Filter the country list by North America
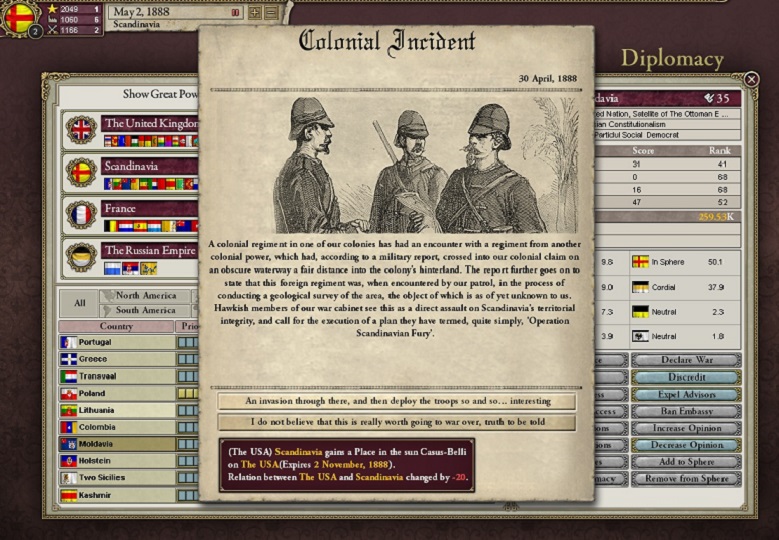Image resolution: width=779 pixels, height=540 pixels. tap(146, 296)
